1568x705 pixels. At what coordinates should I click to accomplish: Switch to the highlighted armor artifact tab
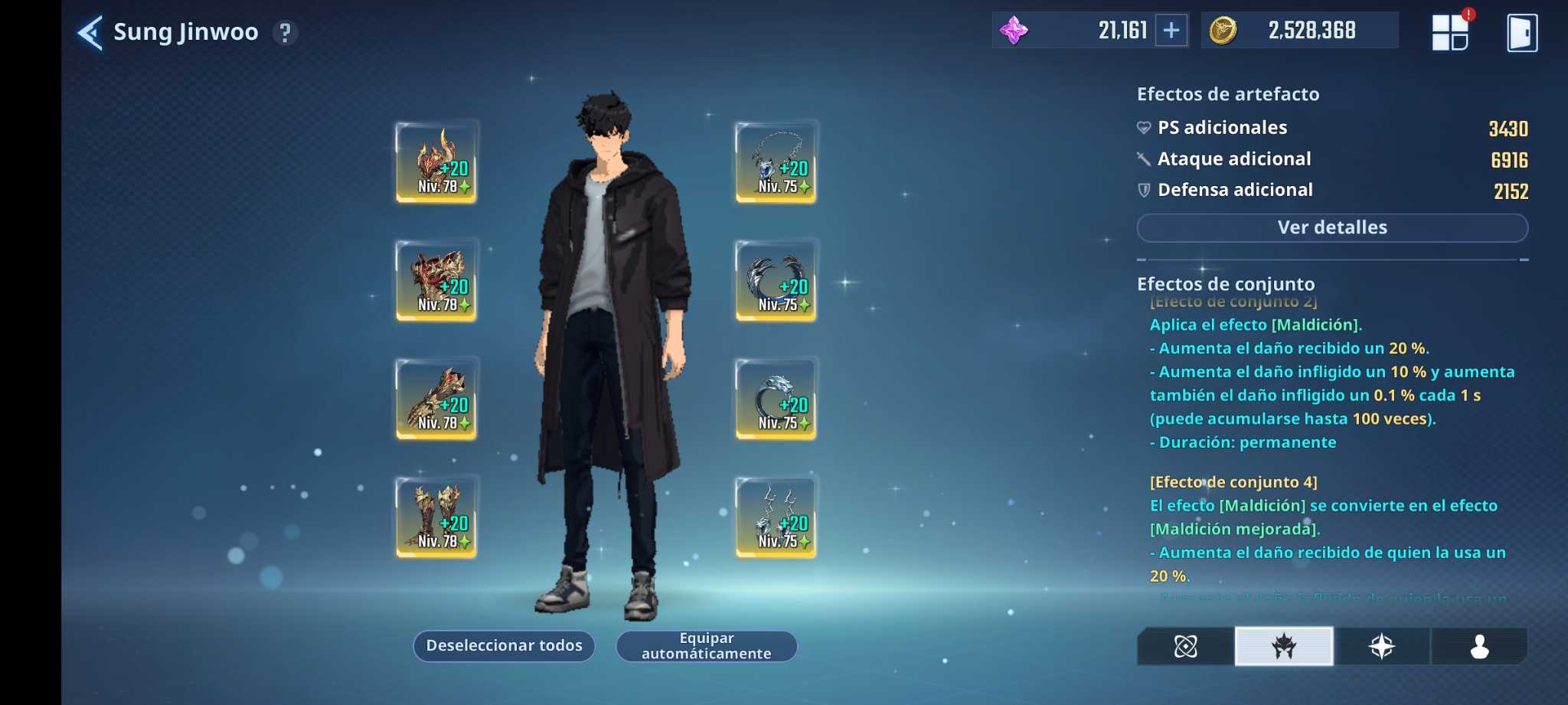pos(1284,647)
